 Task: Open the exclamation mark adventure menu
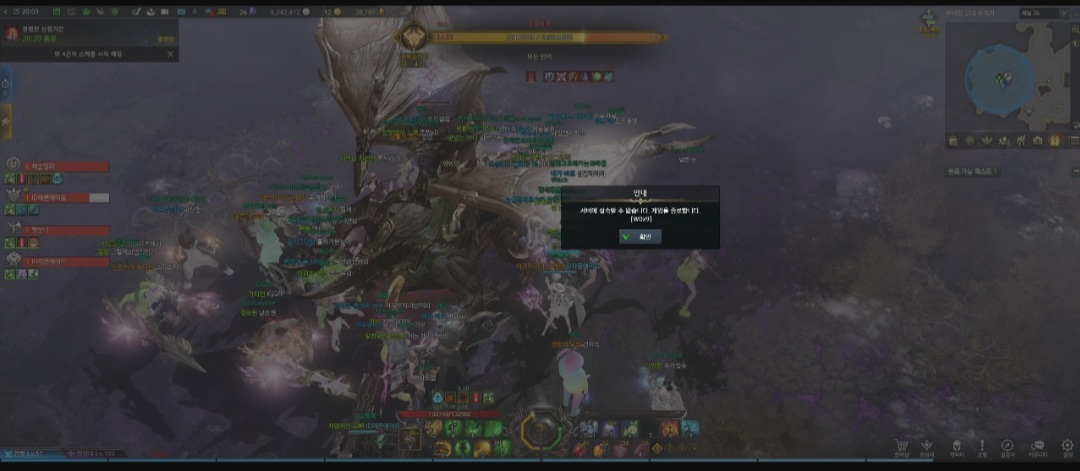(x=982, y=446)
